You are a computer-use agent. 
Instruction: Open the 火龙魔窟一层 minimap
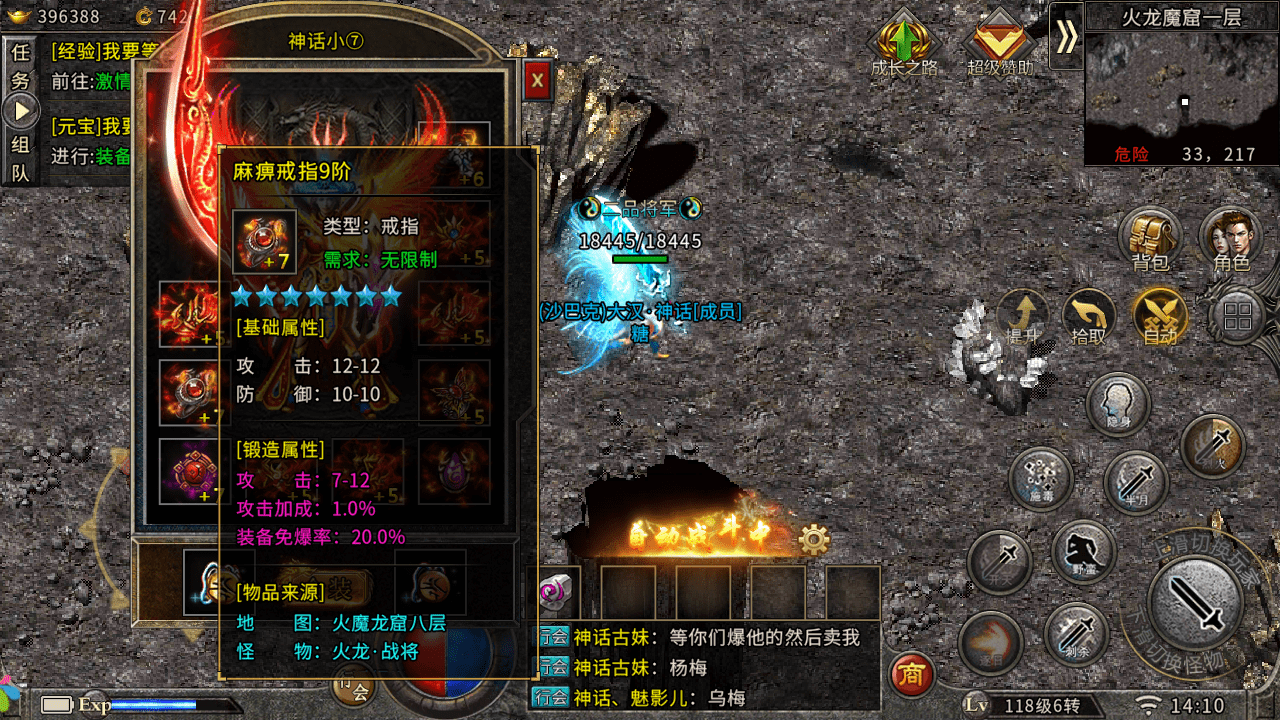(1182, 97)
